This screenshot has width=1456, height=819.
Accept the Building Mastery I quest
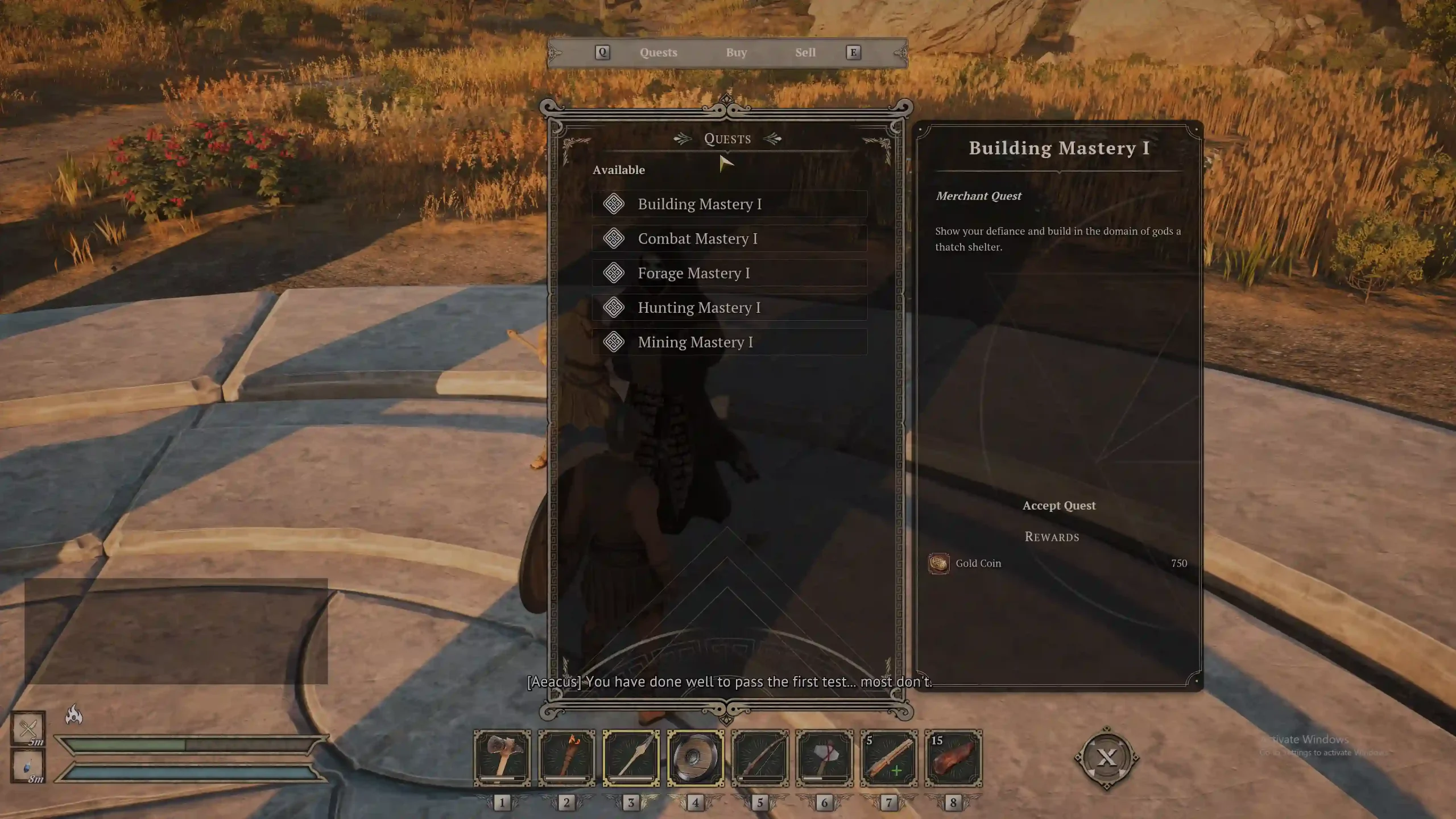click(1058, 506)
